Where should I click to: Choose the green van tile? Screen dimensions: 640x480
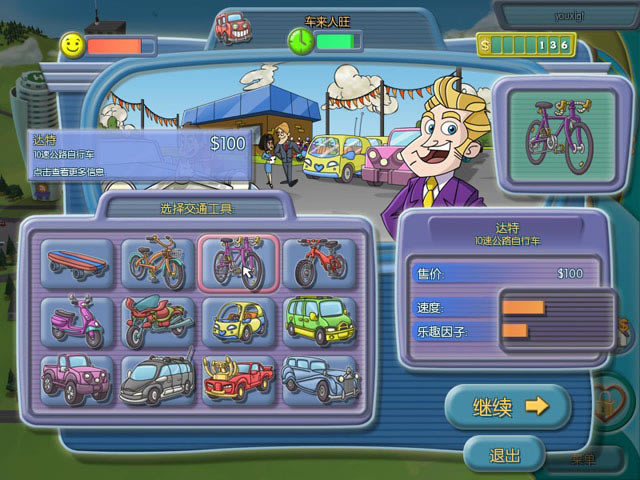click(x=319, y=322)
